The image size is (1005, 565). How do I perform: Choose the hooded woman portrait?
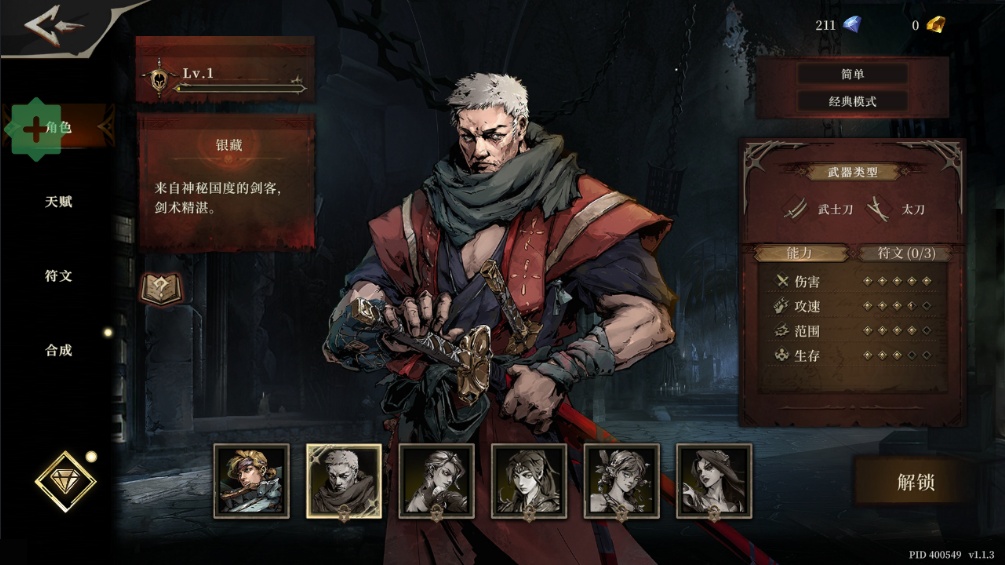point(529,481)
